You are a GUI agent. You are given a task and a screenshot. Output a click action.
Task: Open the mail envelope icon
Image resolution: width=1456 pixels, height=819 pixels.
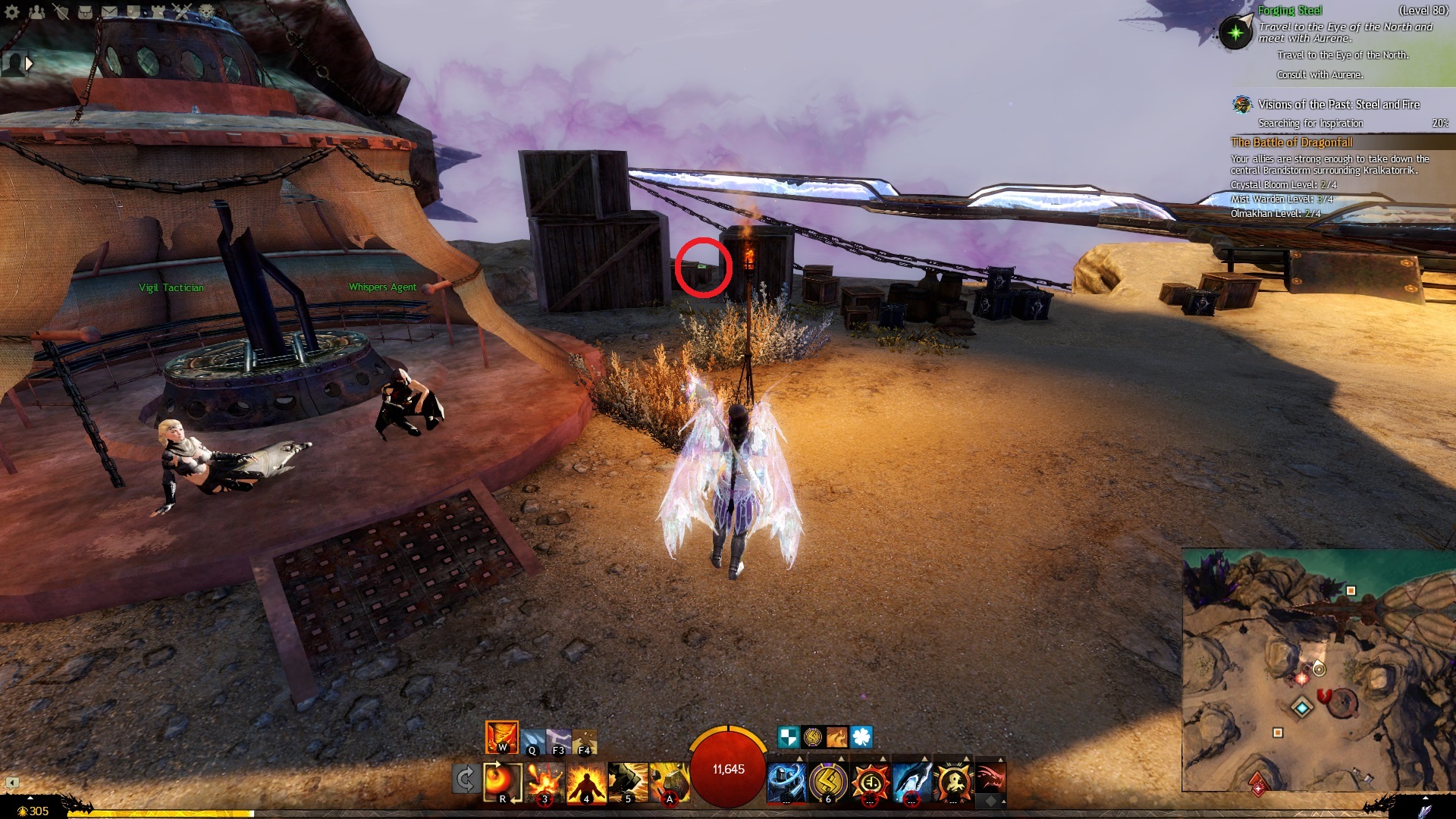pyautogui.click(x=109, y=11)
